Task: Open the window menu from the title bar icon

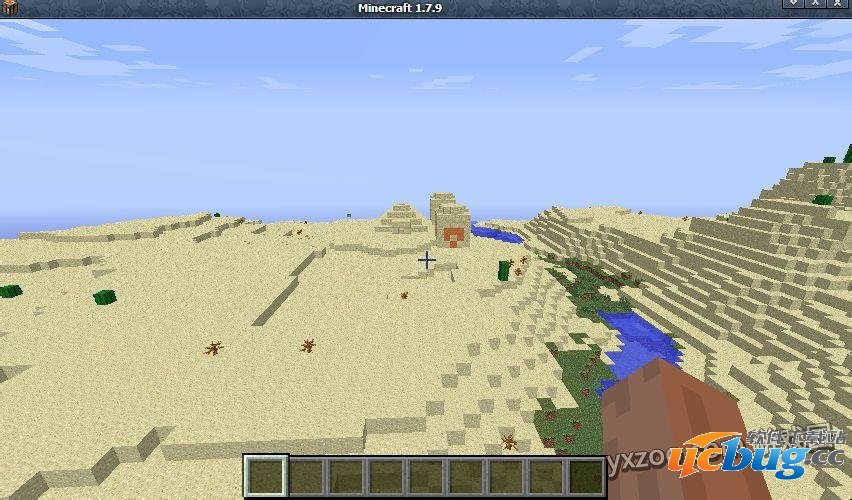Action: (x=10, y=8)
